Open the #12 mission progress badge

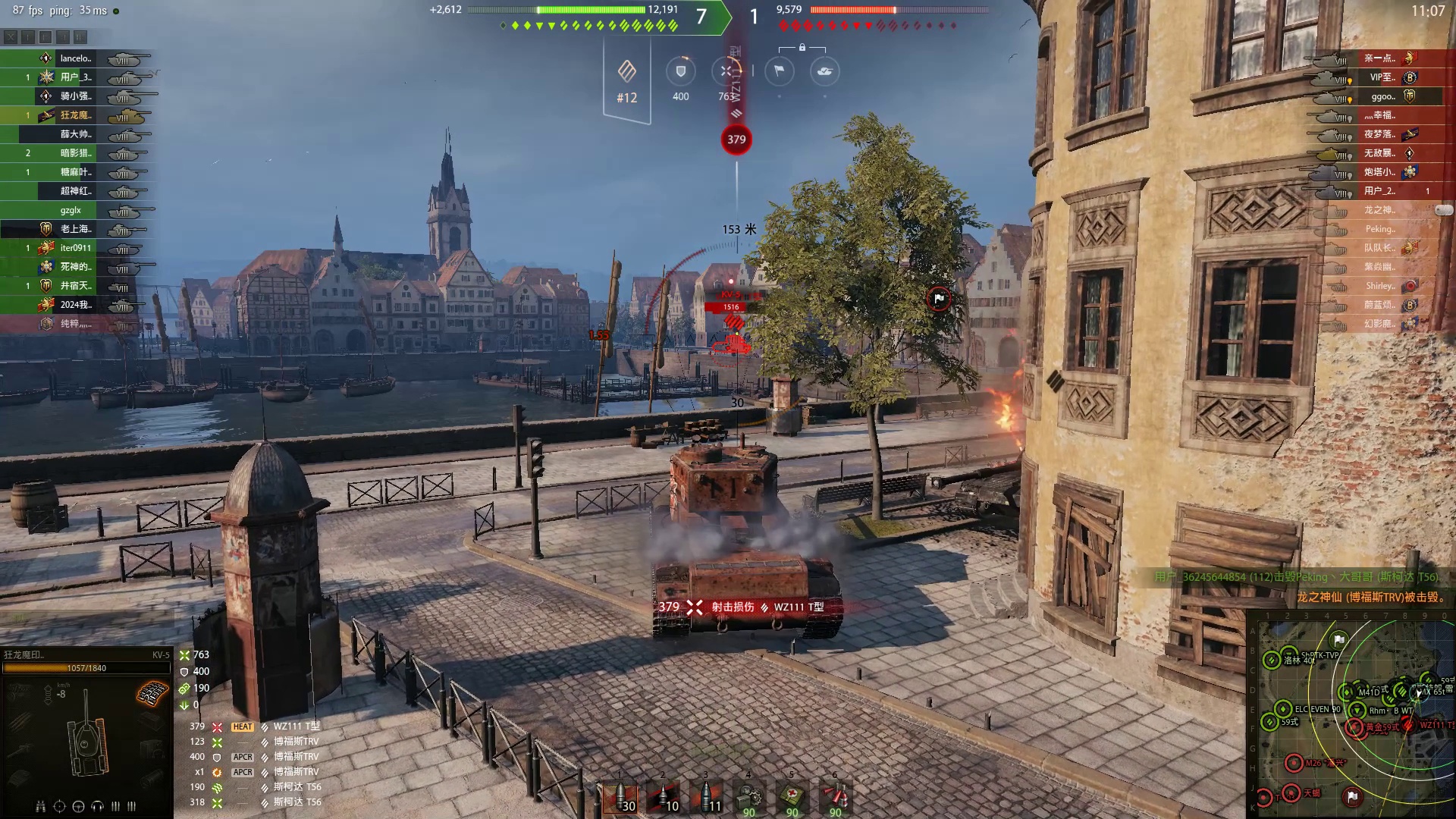(626, 80)
